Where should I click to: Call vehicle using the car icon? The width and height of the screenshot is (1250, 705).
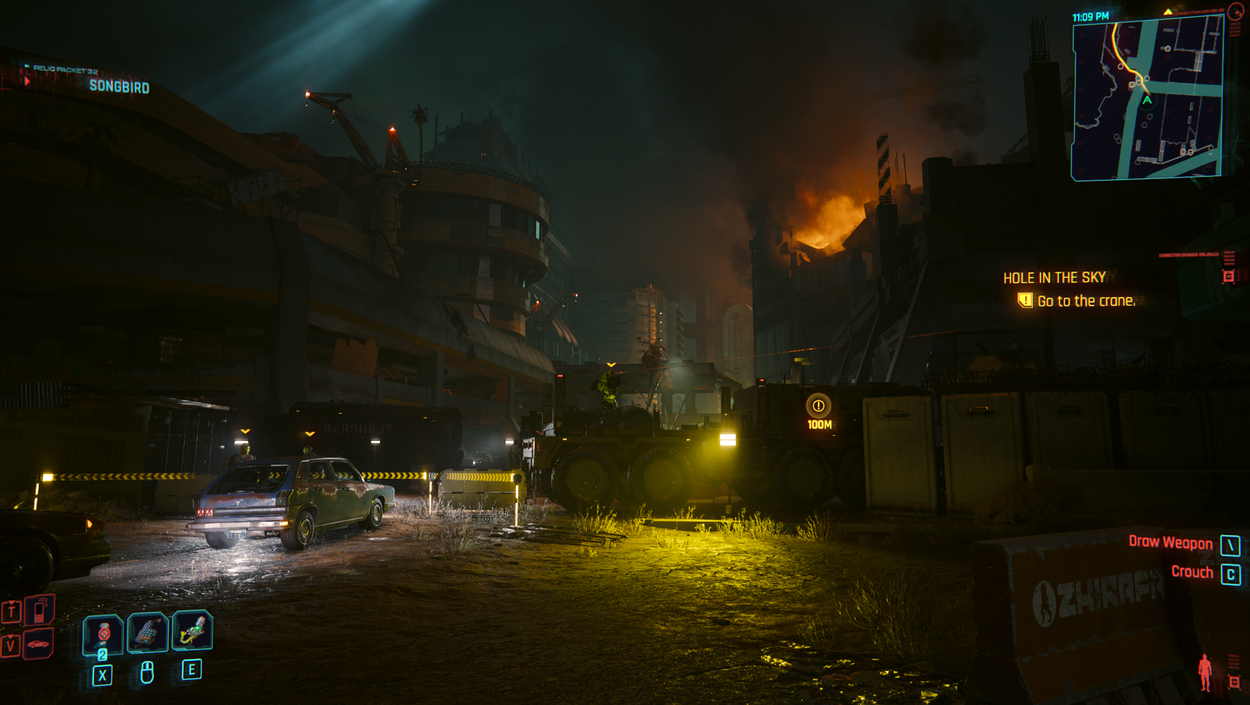(x=38, y=645)
